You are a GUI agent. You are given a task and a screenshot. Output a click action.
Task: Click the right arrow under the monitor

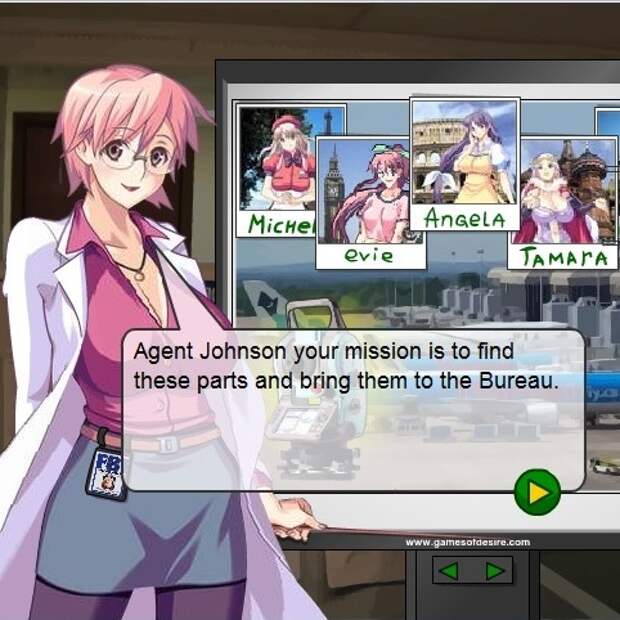click(x=494, y=571)
